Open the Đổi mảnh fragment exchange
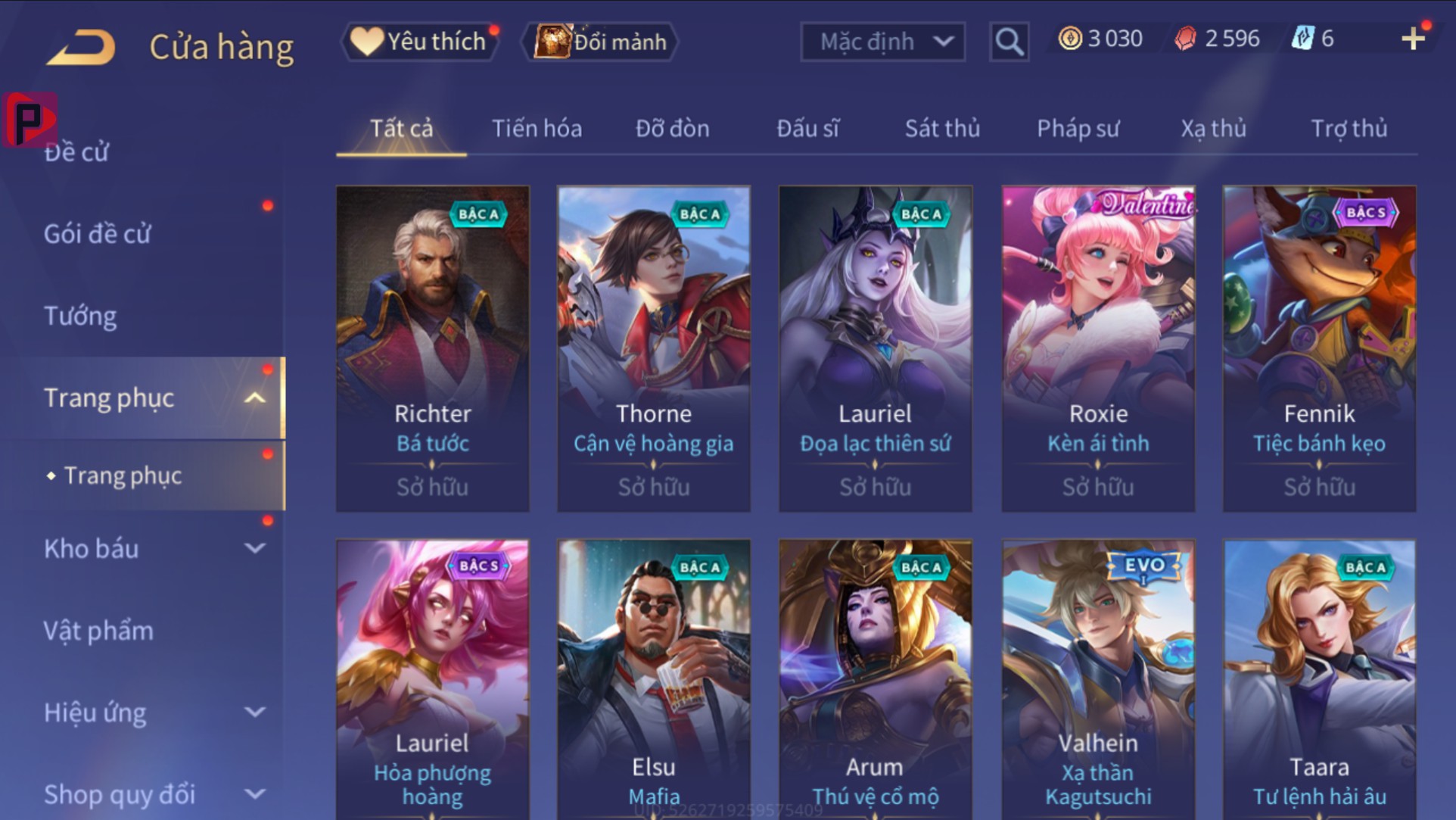The height and width of the screenshot is (820, 1456). click(x=601, y=42)
